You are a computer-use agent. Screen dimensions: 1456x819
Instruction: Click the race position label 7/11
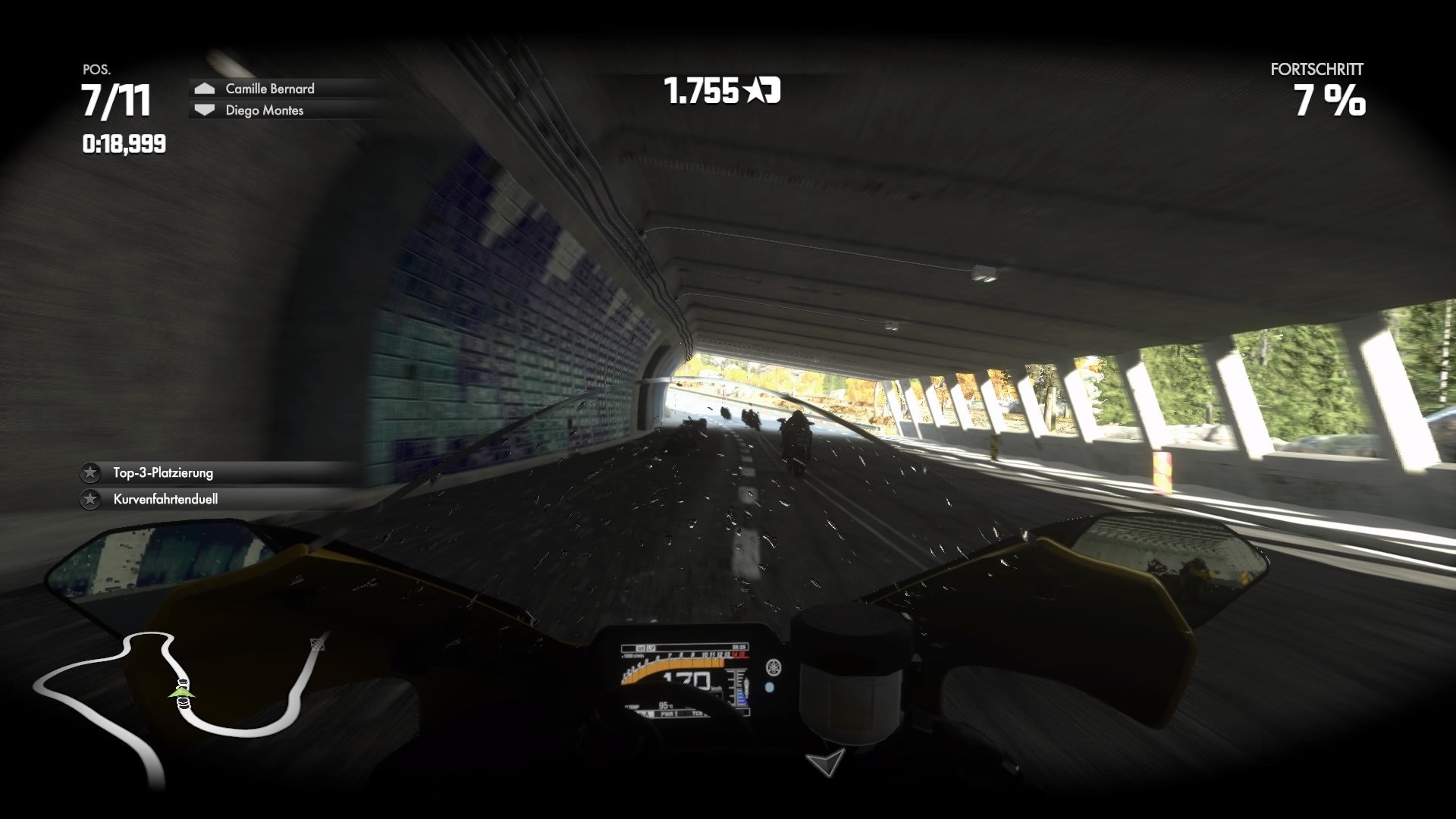tap(115, 99)
